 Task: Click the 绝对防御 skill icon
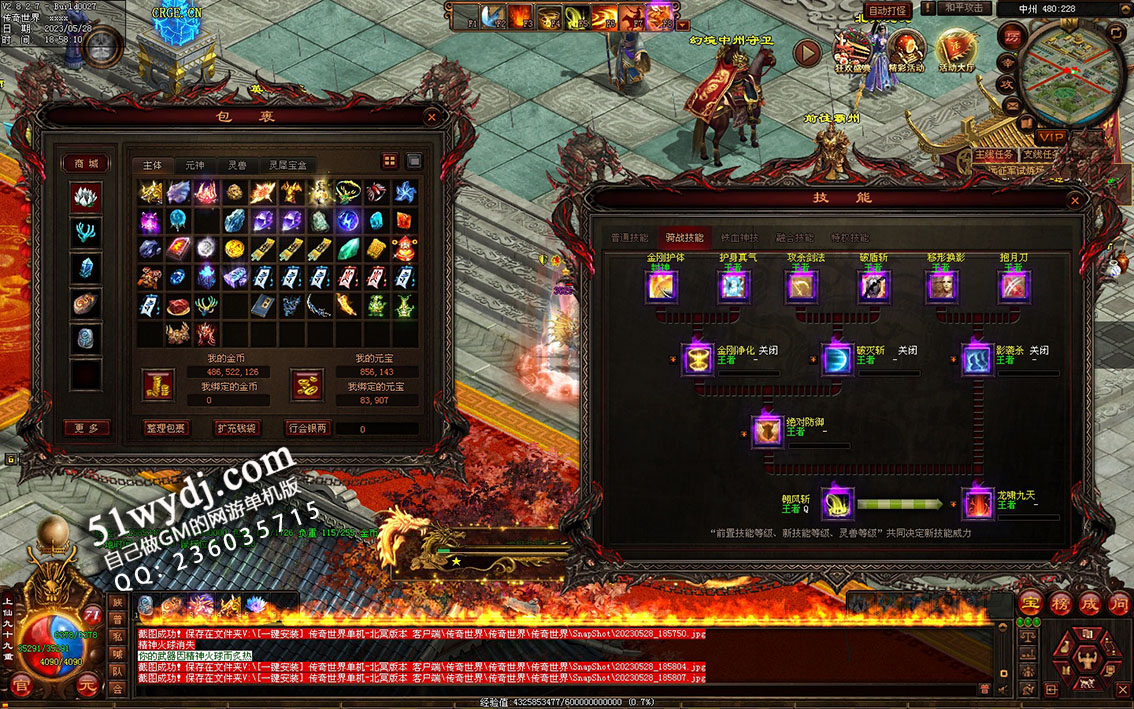tap(767, 430)
